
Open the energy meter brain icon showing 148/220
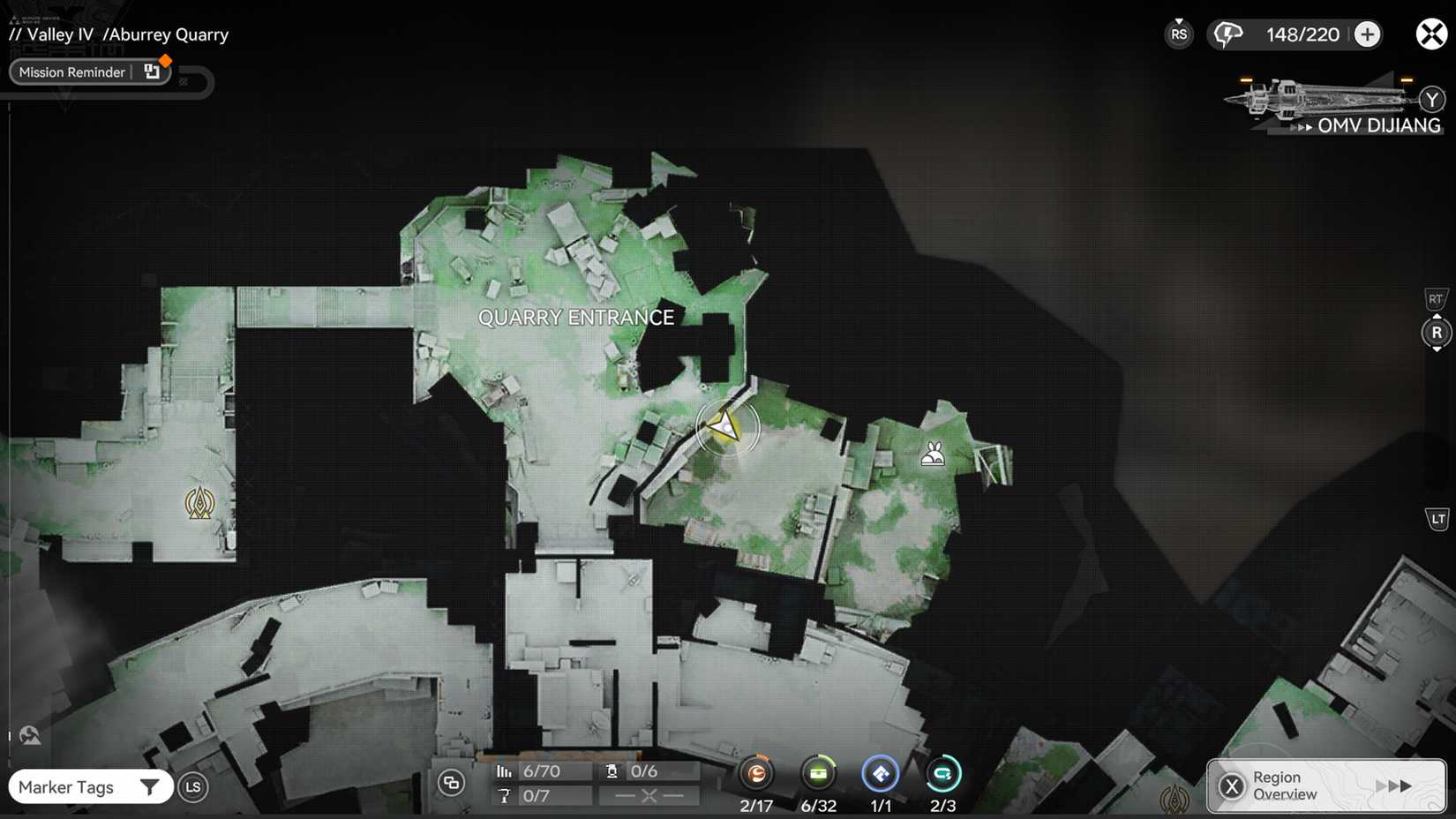(1229, 34)
